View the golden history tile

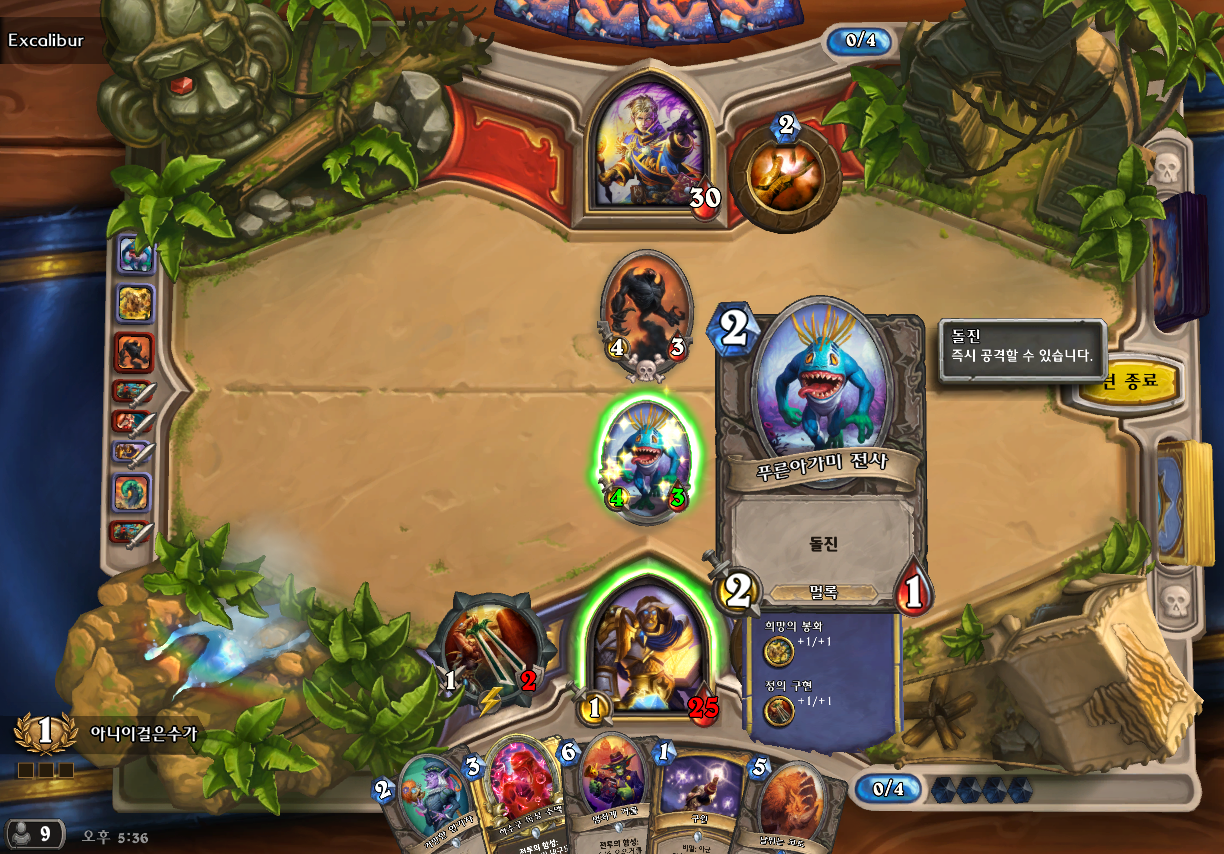[135, 302]
